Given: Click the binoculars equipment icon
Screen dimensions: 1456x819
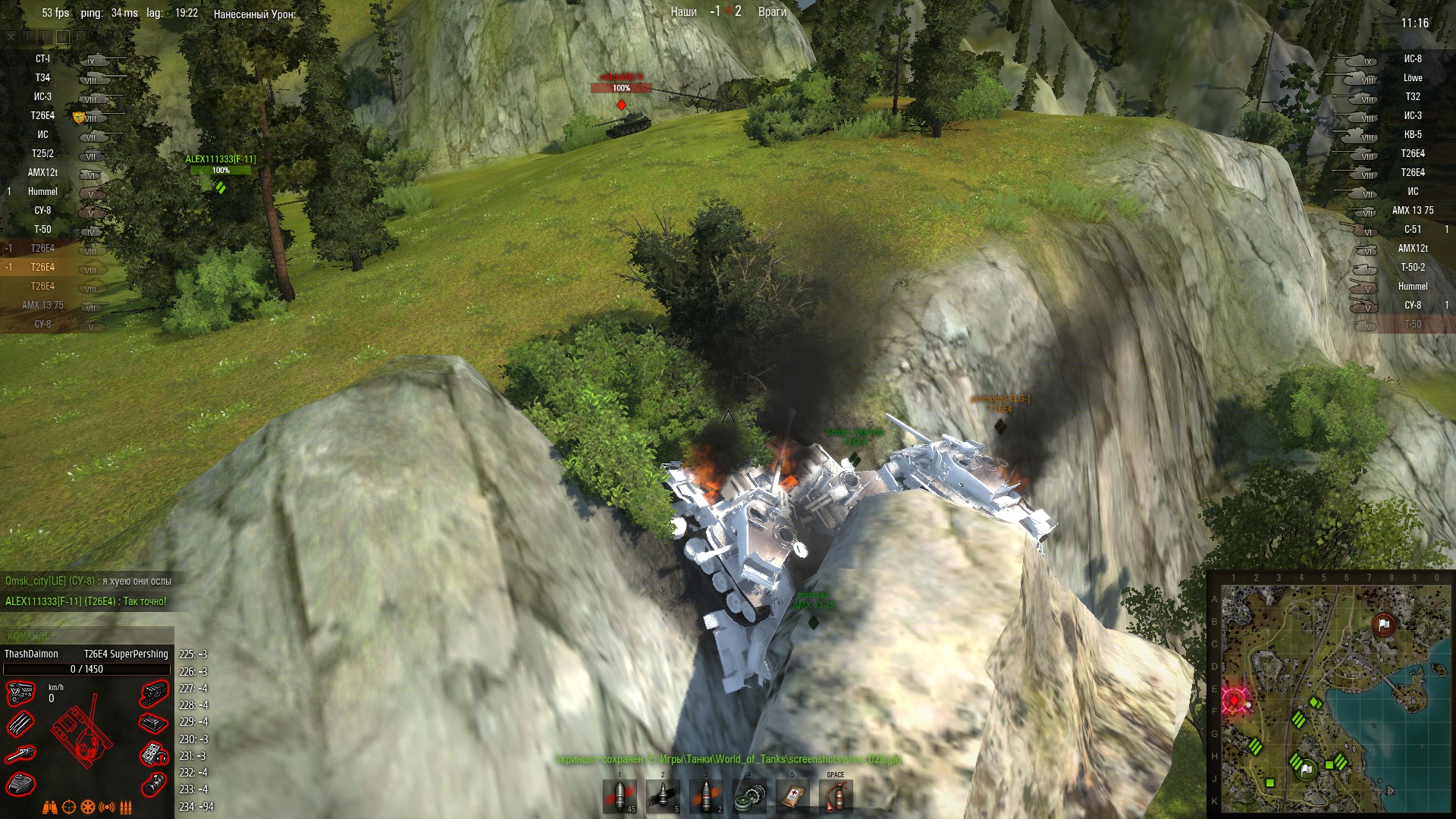Looking at the screenshot, I should [50, 808].
